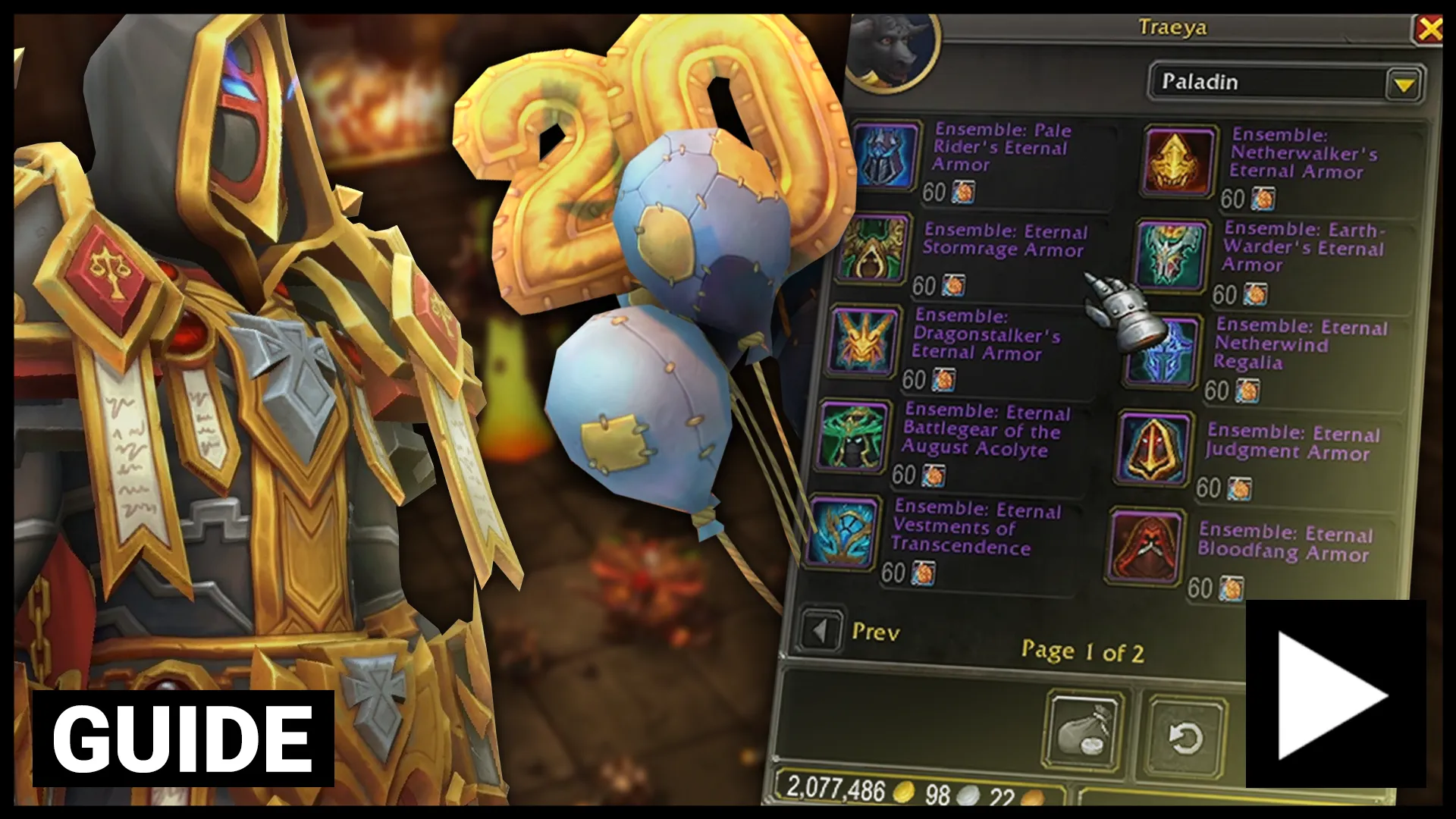Click the price coin icon beside Pale Rider's 60
Image resolution: width=1456 pixels, height=819 pixels.
pyautogui.click(x=963, y=193)
